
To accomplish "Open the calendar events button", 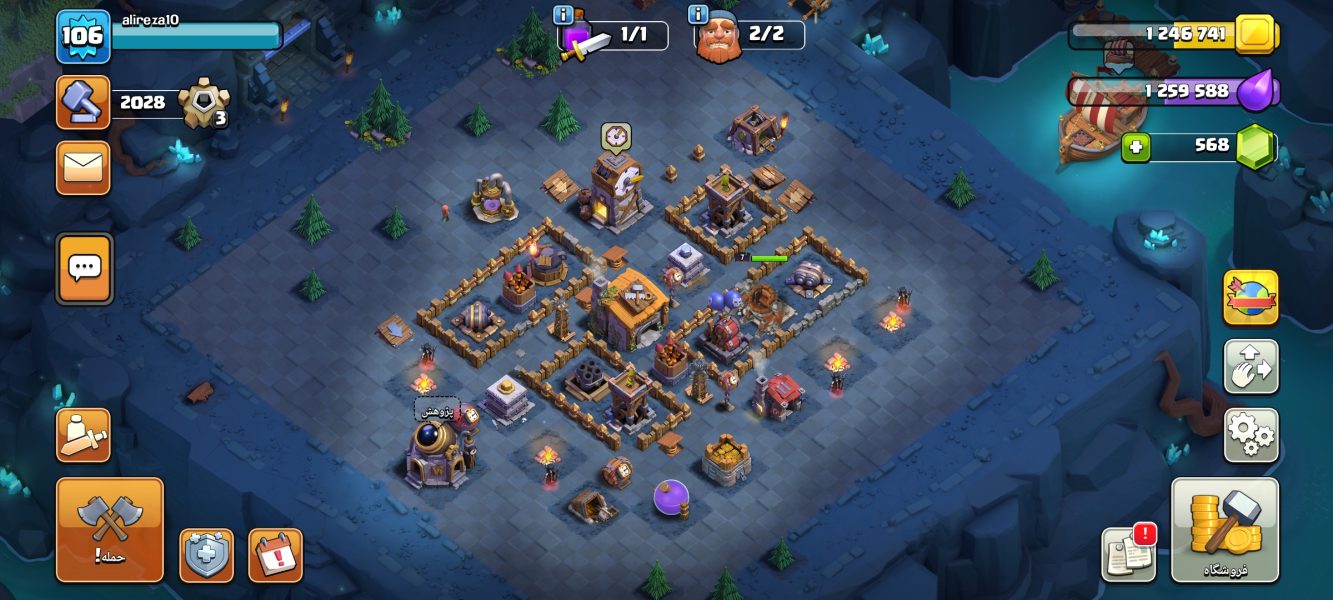I will click(x=275, y=555).
